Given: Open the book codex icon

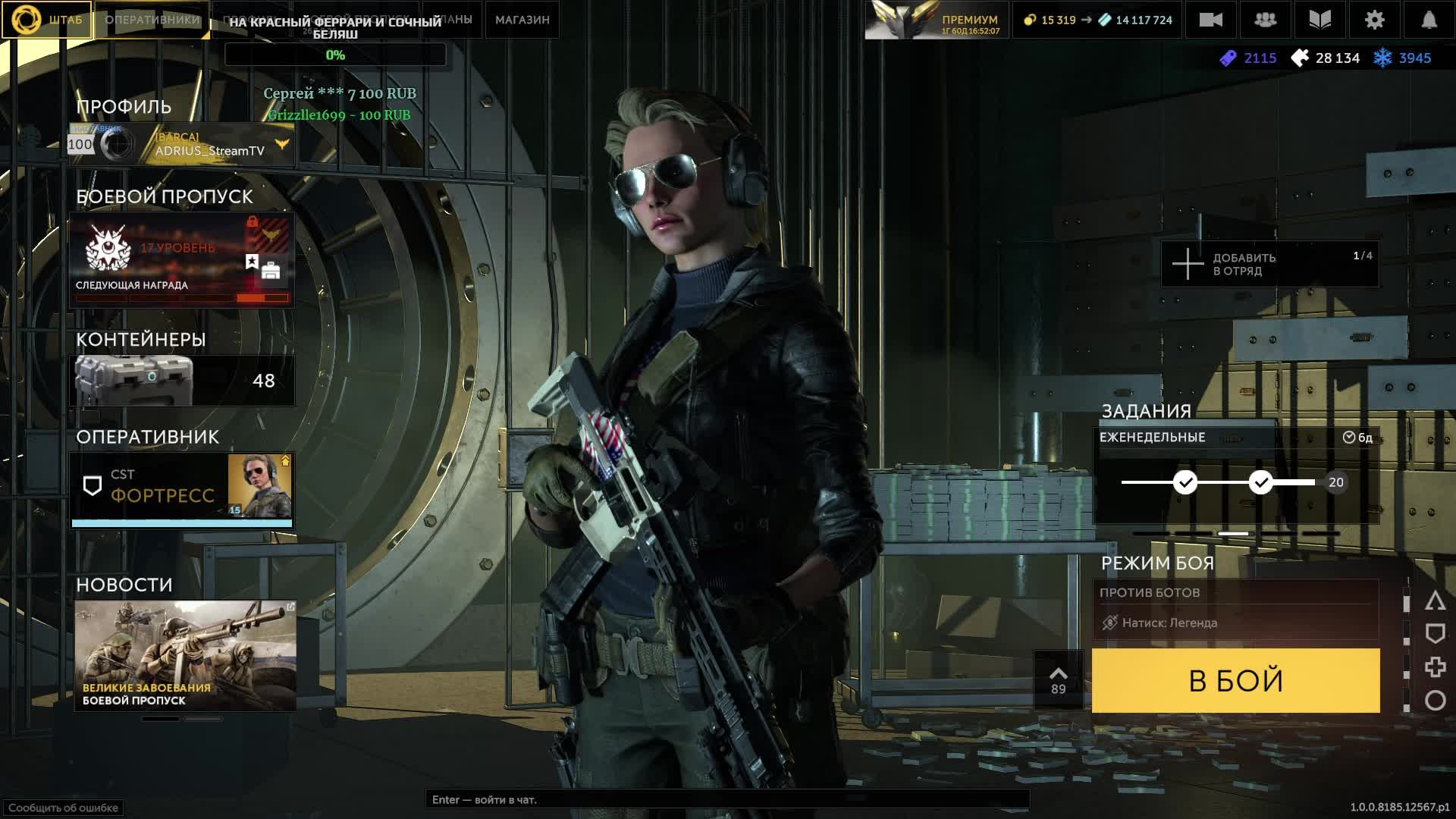Looking at the screenshot, I should pyautogui.click(x=1319, y=20).
